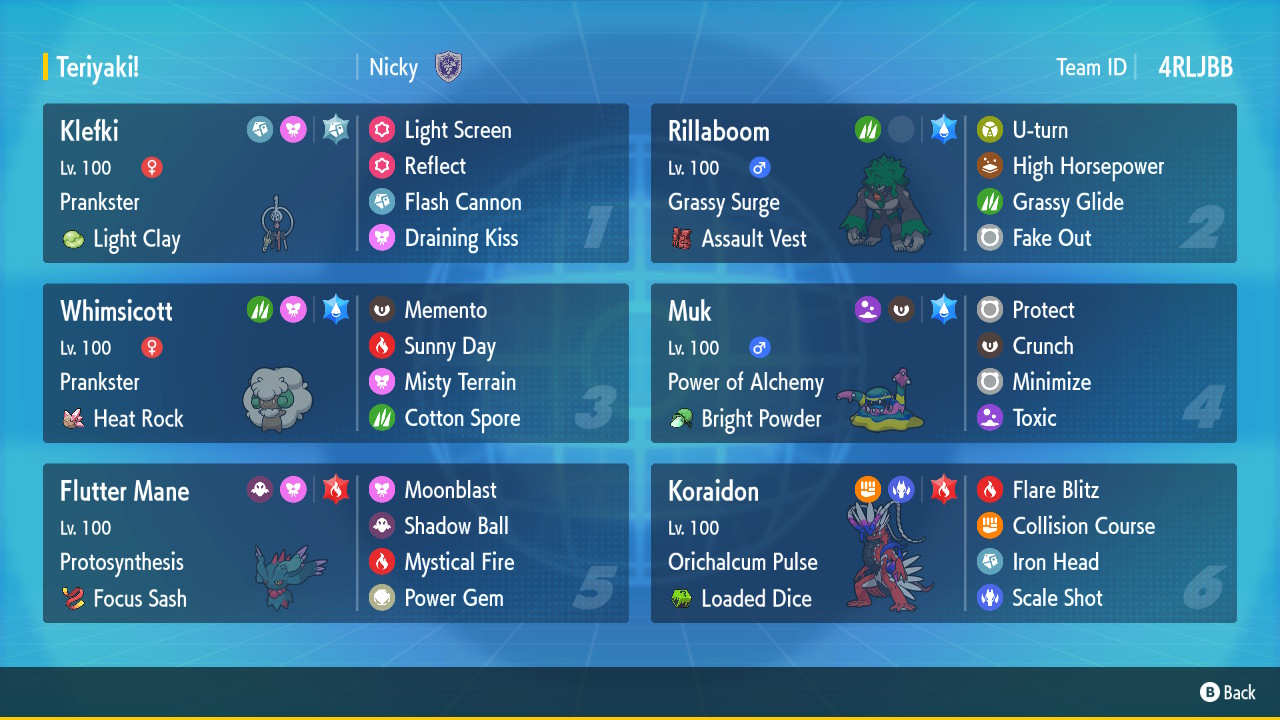Choose Whimsicott's Sunny Day move
This screenshot has width=1280, height=720.
click(x=449, y=346)
